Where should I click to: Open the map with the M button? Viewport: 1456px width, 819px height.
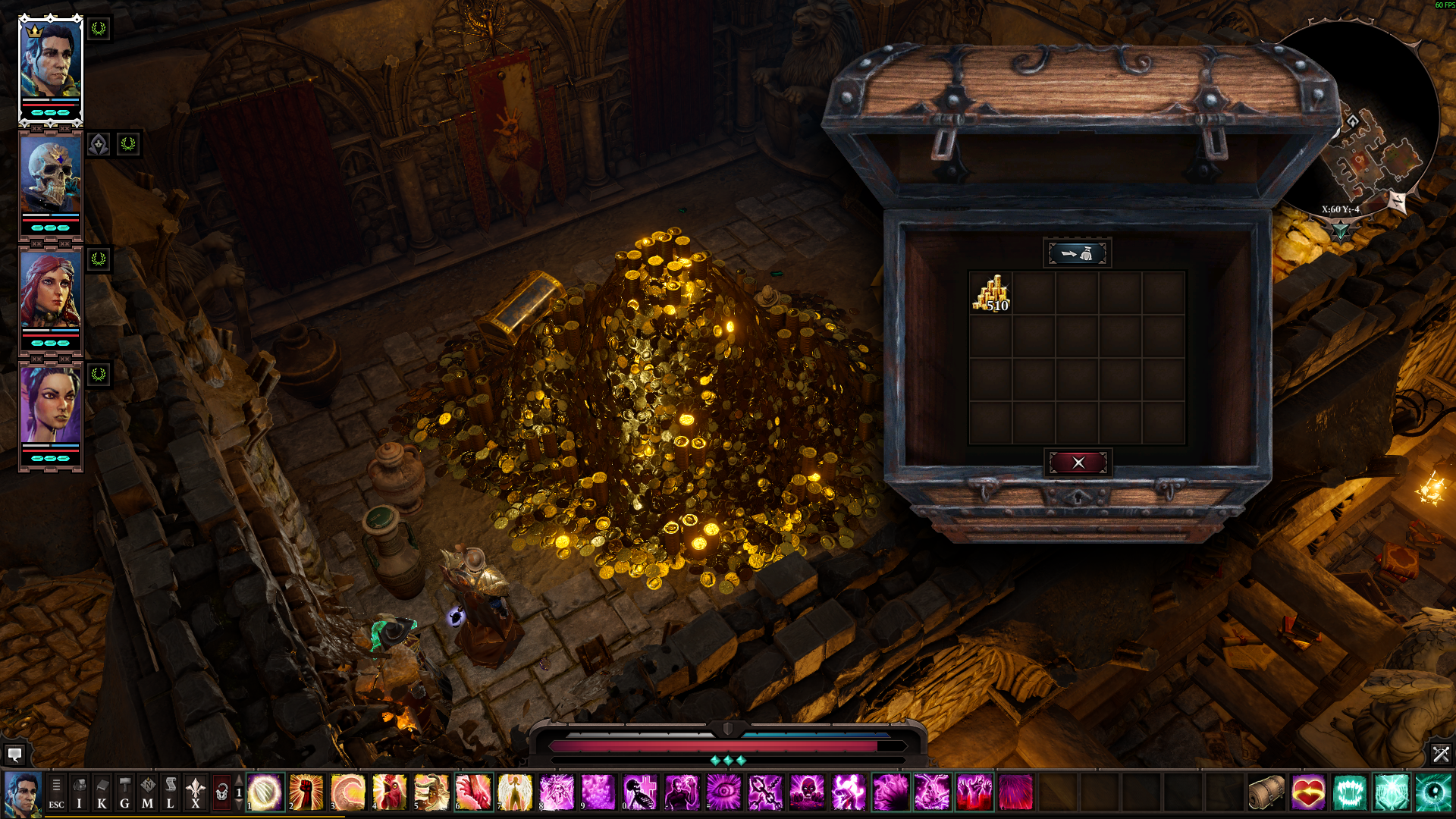click(x=147, y=793)
